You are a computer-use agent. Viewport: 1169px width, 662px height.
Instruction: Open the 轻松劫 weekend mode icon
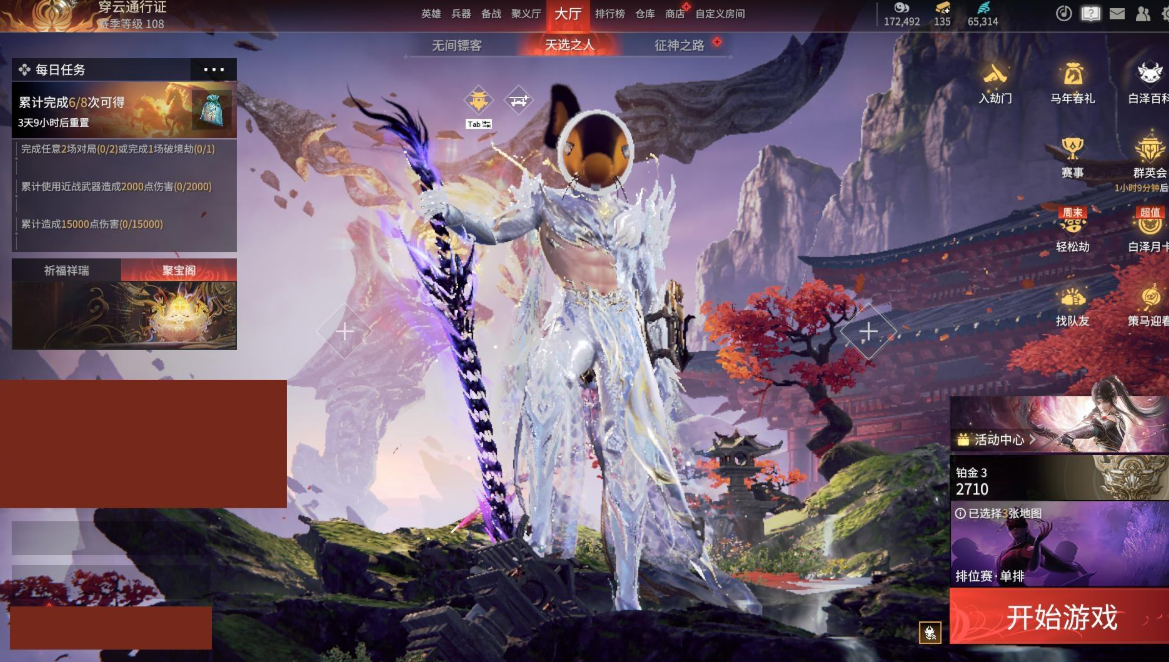[1072, 230]
